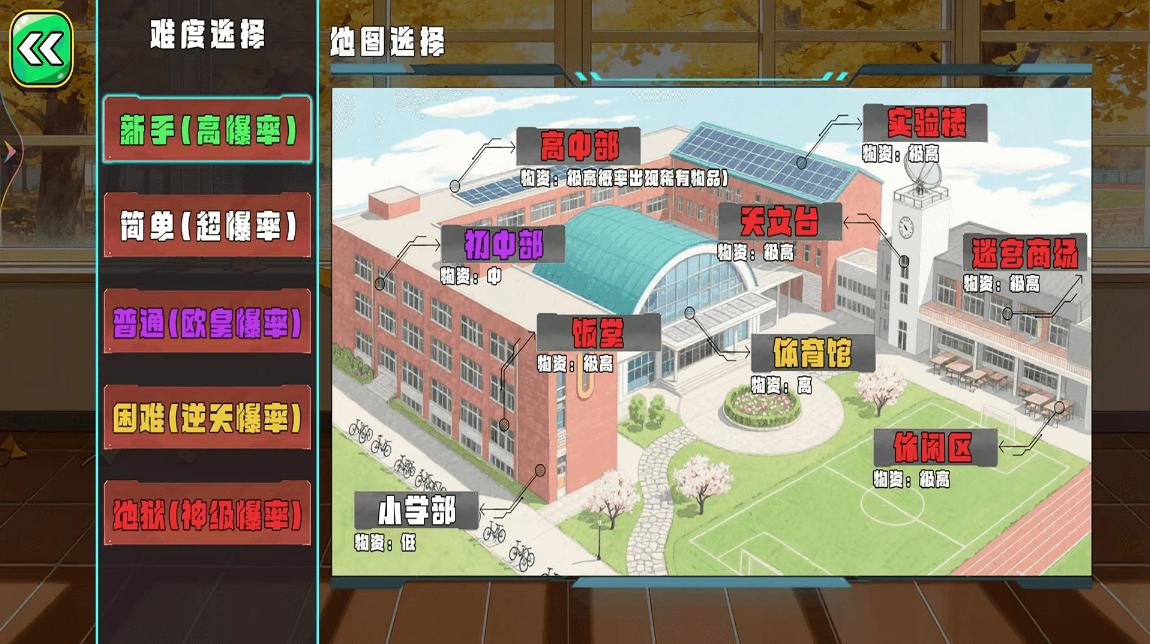Image resolution: width=1150 pixels, height=644 pixels.
Task: Pick the 初中部 location label
Action: click(502, 244)
